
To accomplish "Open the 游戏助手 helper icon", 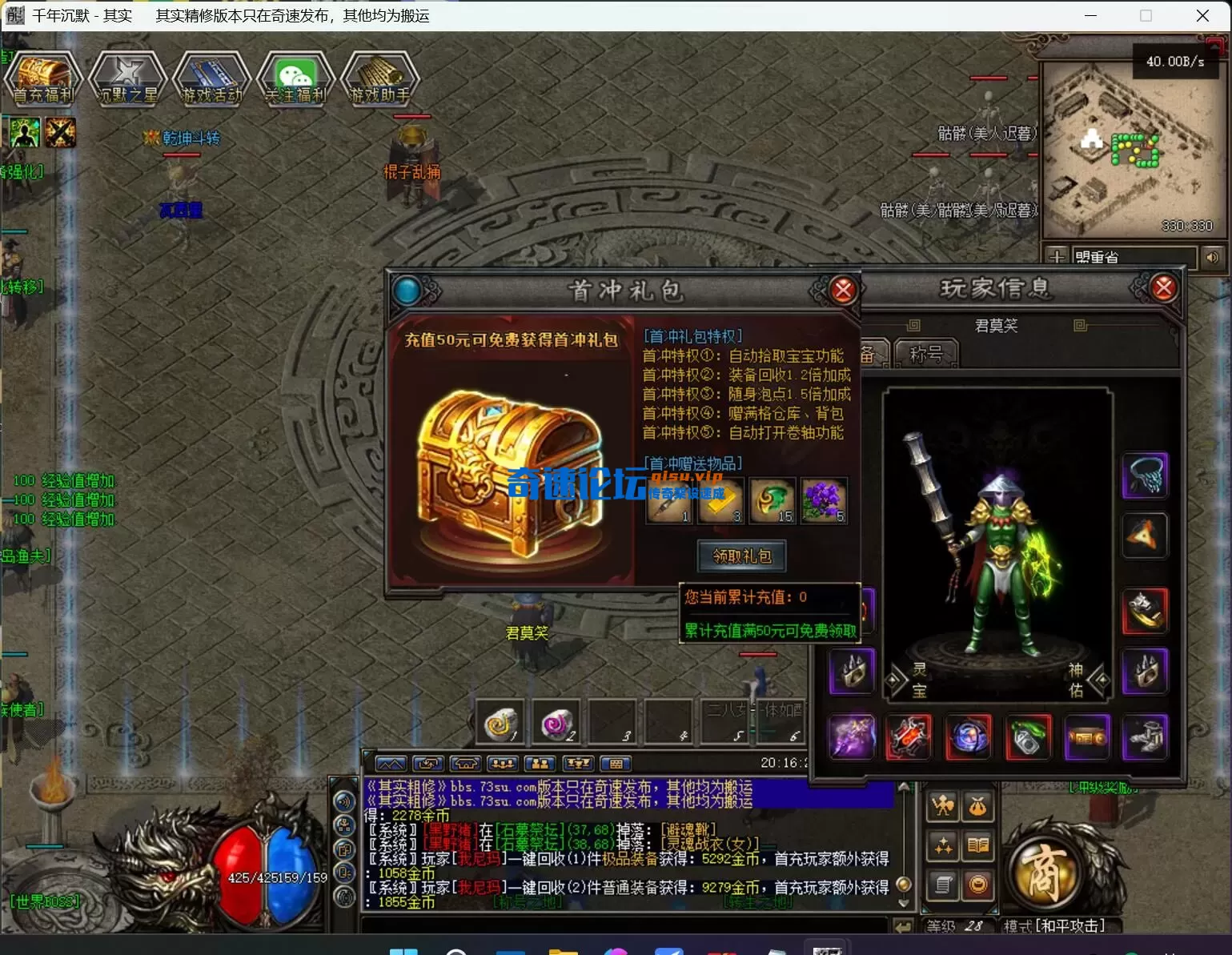I will pos(380,78).
